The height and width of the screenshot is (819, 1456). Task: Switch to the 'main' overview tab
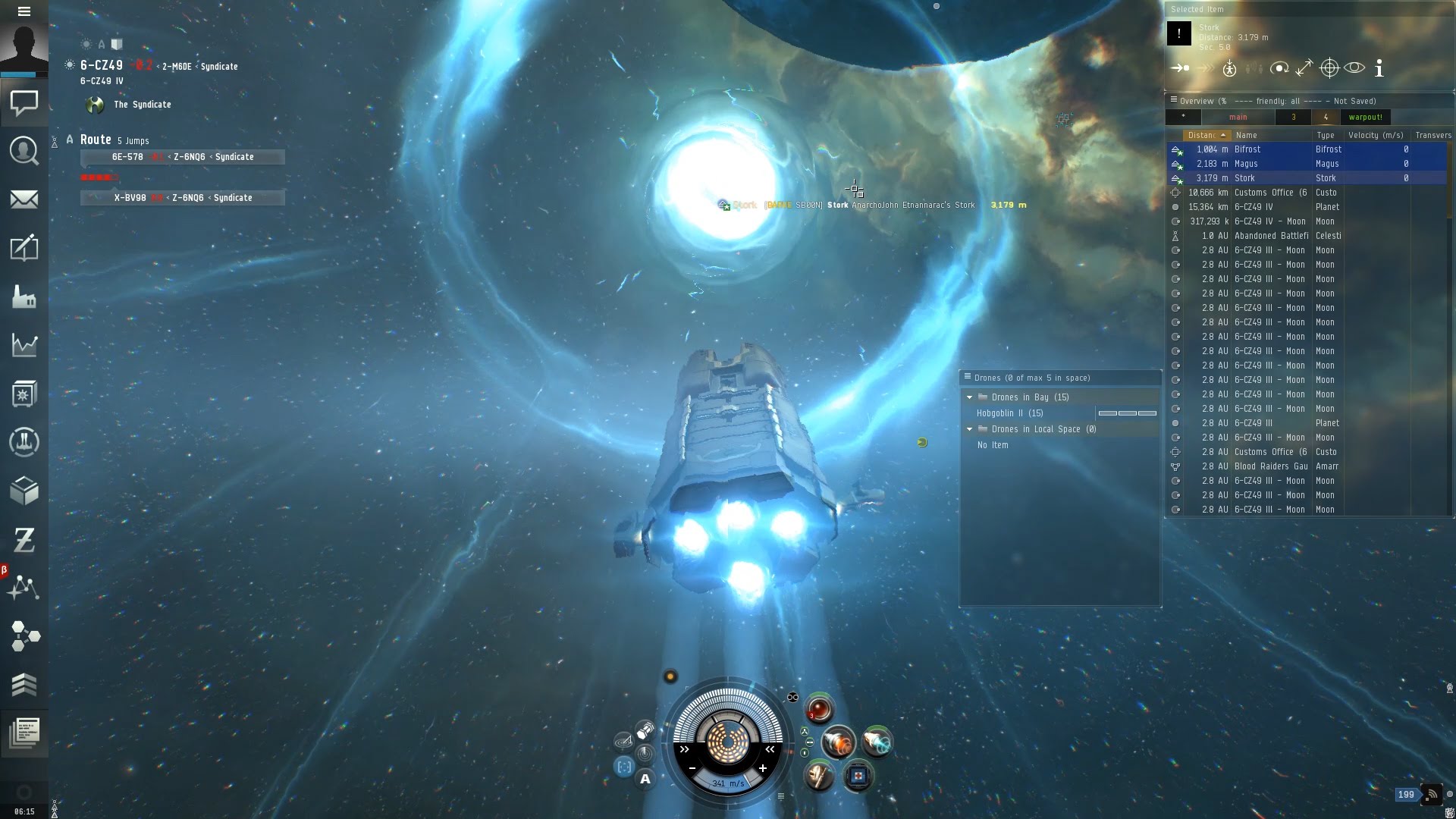click(x=1238, y=117)
